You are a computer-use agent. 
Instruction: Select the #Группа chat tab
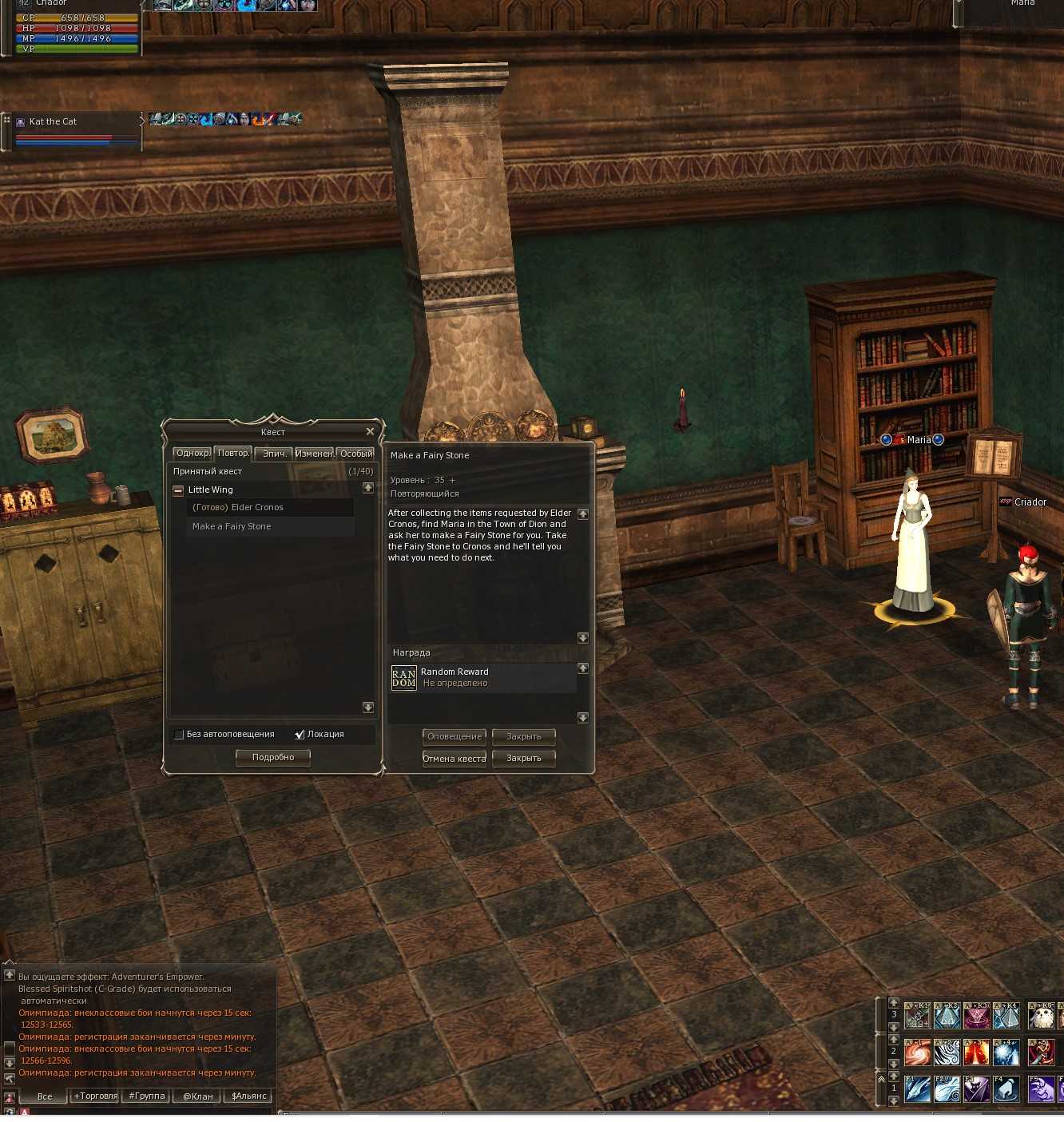pyautogui.click(x=147, y=1096)
